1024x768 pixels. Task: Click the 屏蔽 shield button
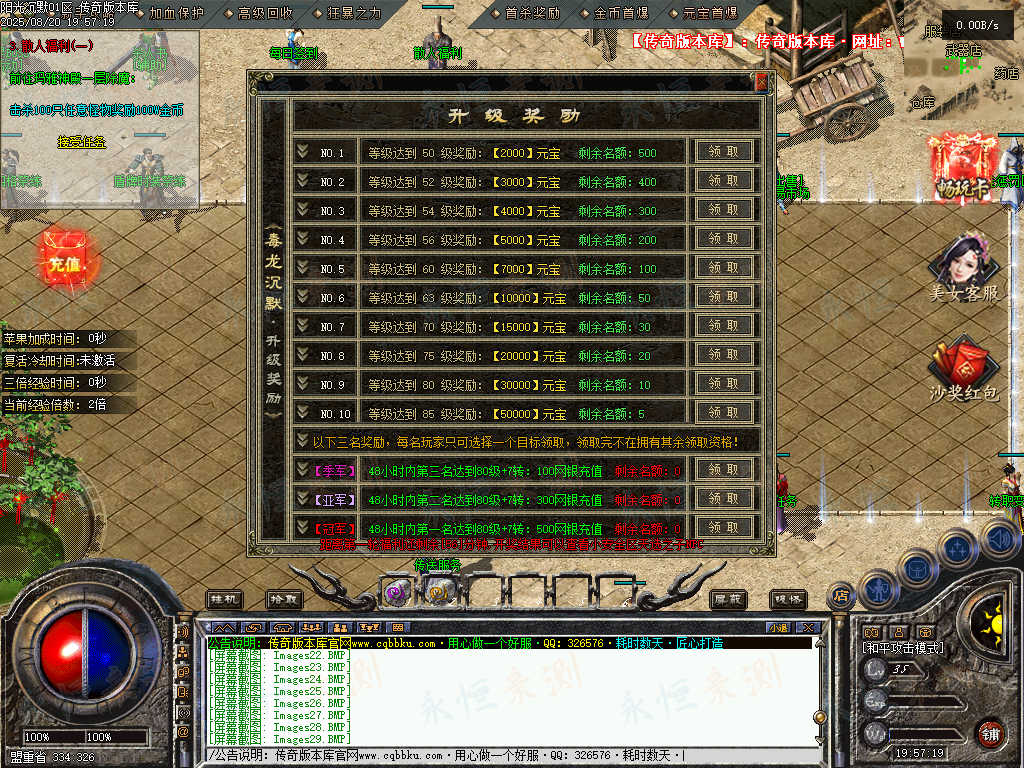pos(728,599)
